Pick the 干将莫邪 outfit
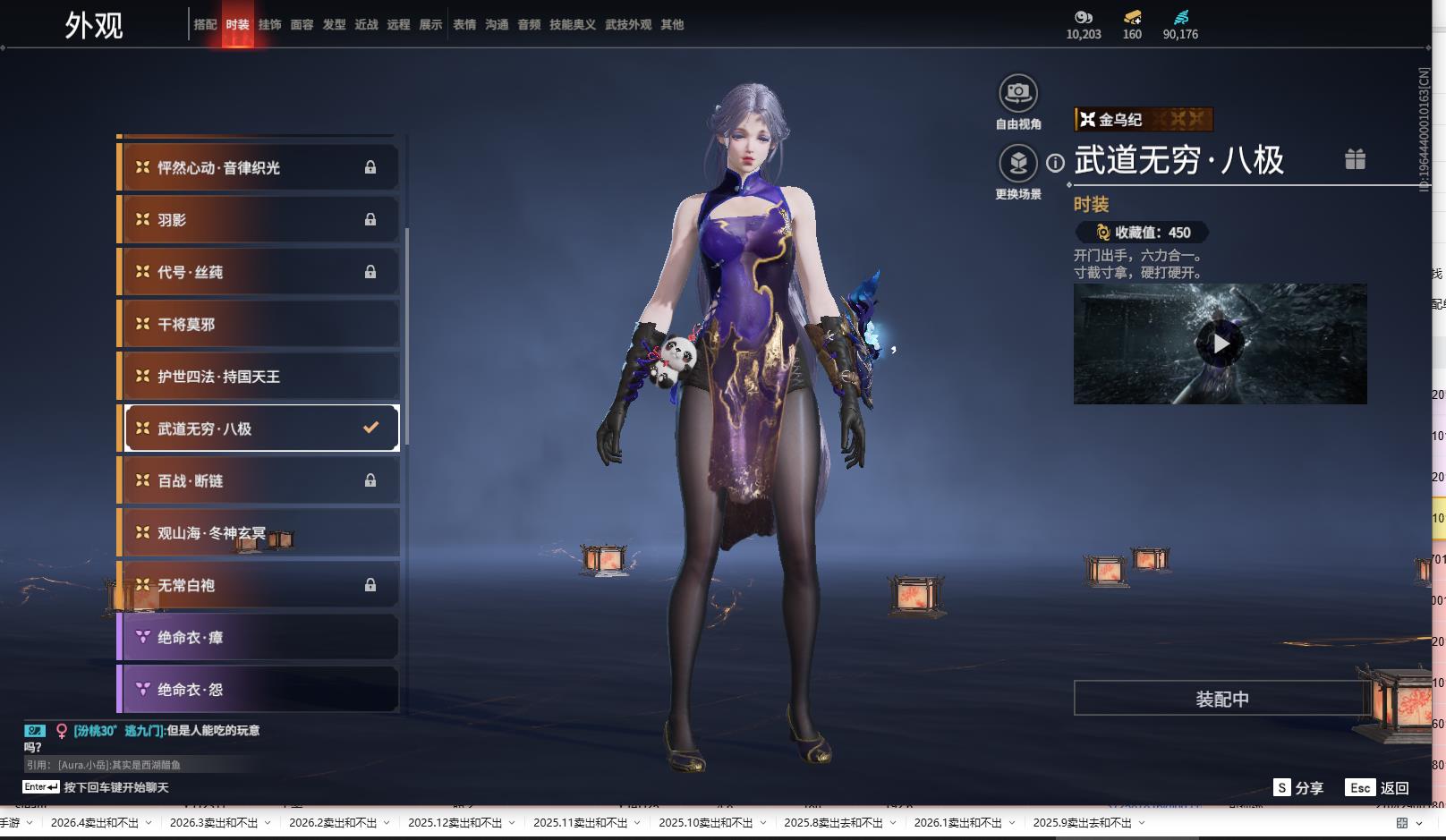Image resolution: width=1446 pixels, height=840 pixels. click(259, 325)
